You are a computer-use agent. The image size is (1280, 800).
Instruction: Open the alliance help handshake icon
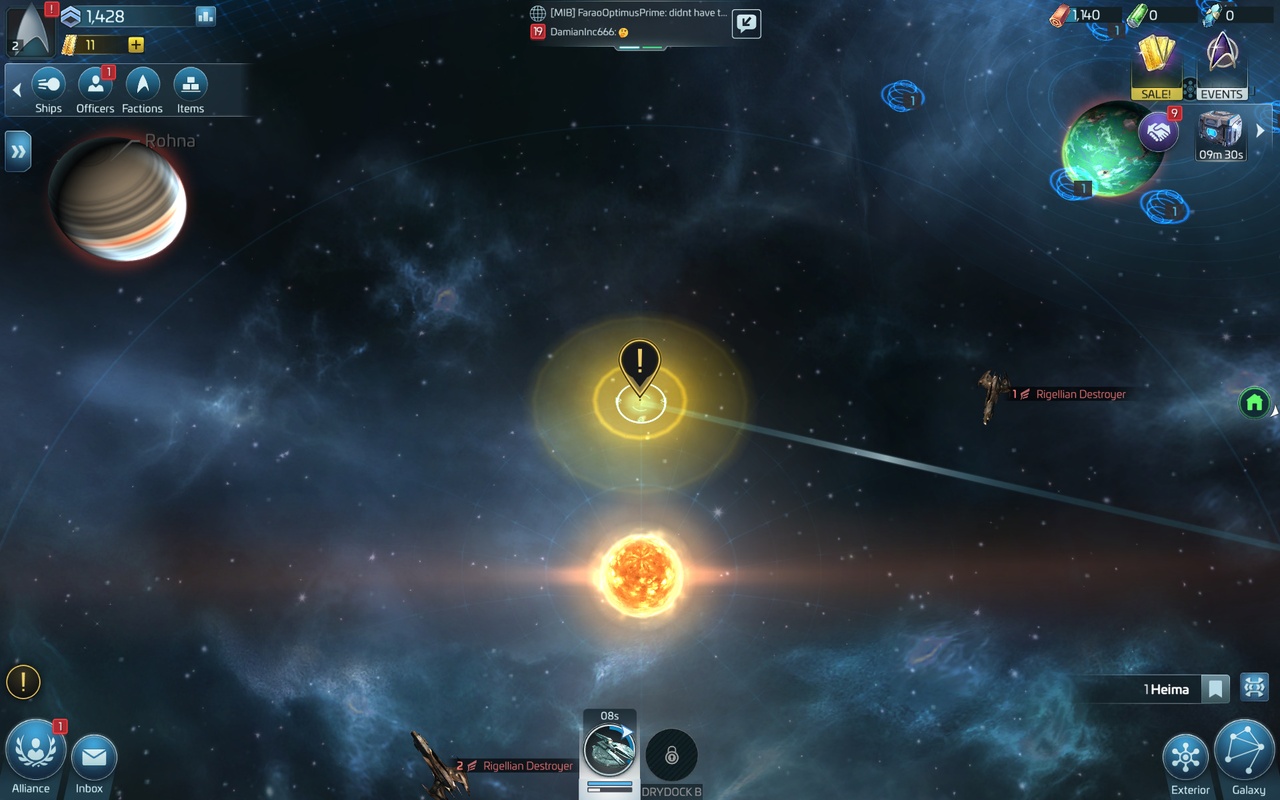[1158, 131]
